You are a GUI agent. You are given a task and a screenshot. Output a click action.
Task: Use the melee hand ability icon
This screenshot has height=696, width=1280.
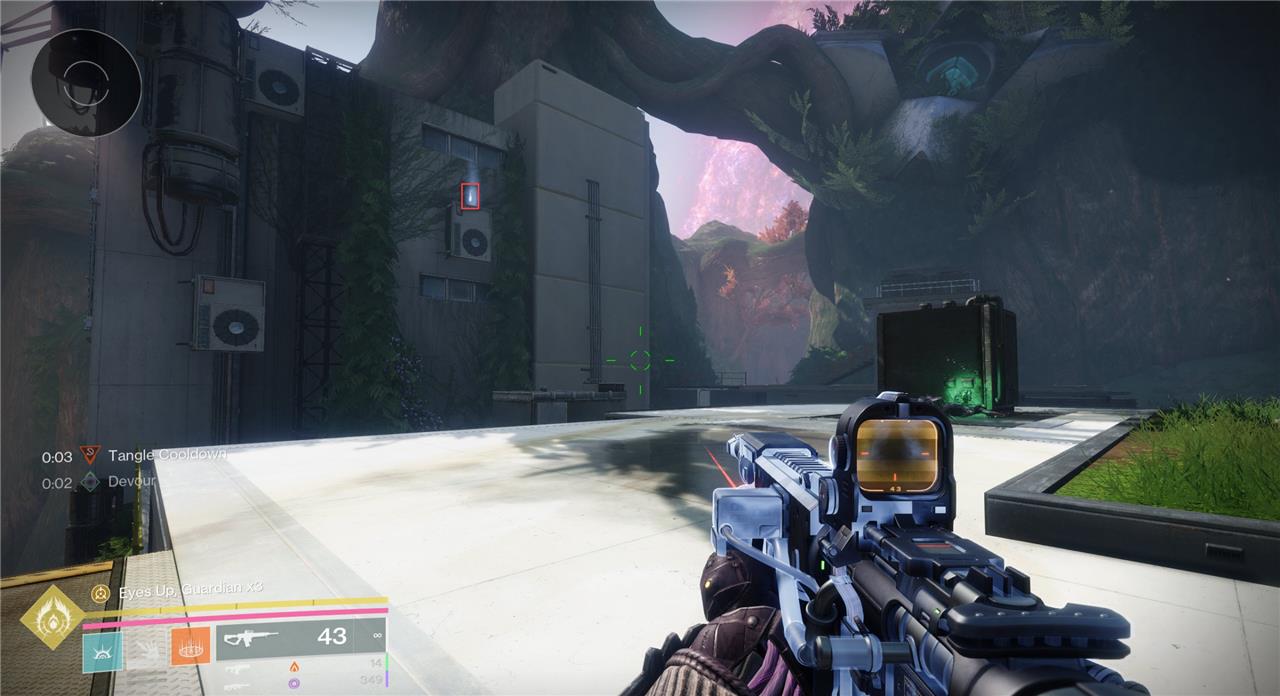click(x=146, y=651)
